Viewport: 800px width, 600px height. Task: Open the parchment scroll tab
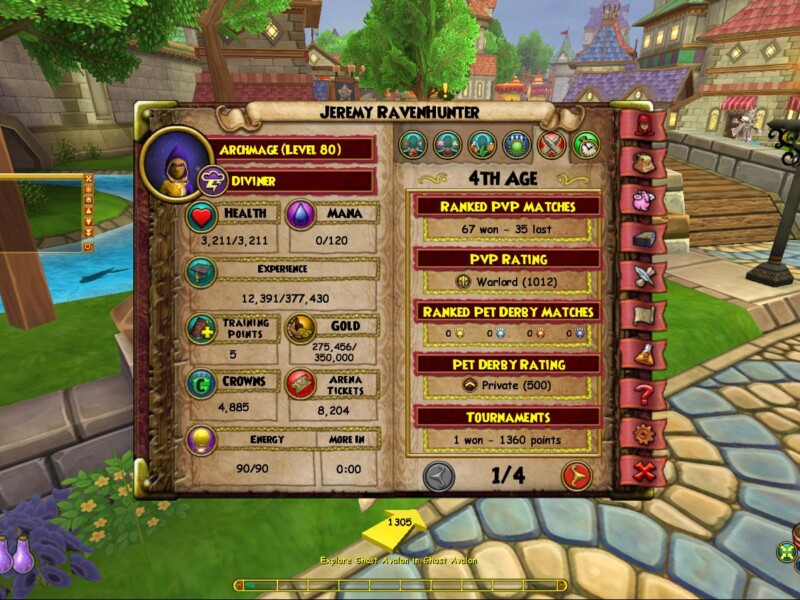[643, 315]
